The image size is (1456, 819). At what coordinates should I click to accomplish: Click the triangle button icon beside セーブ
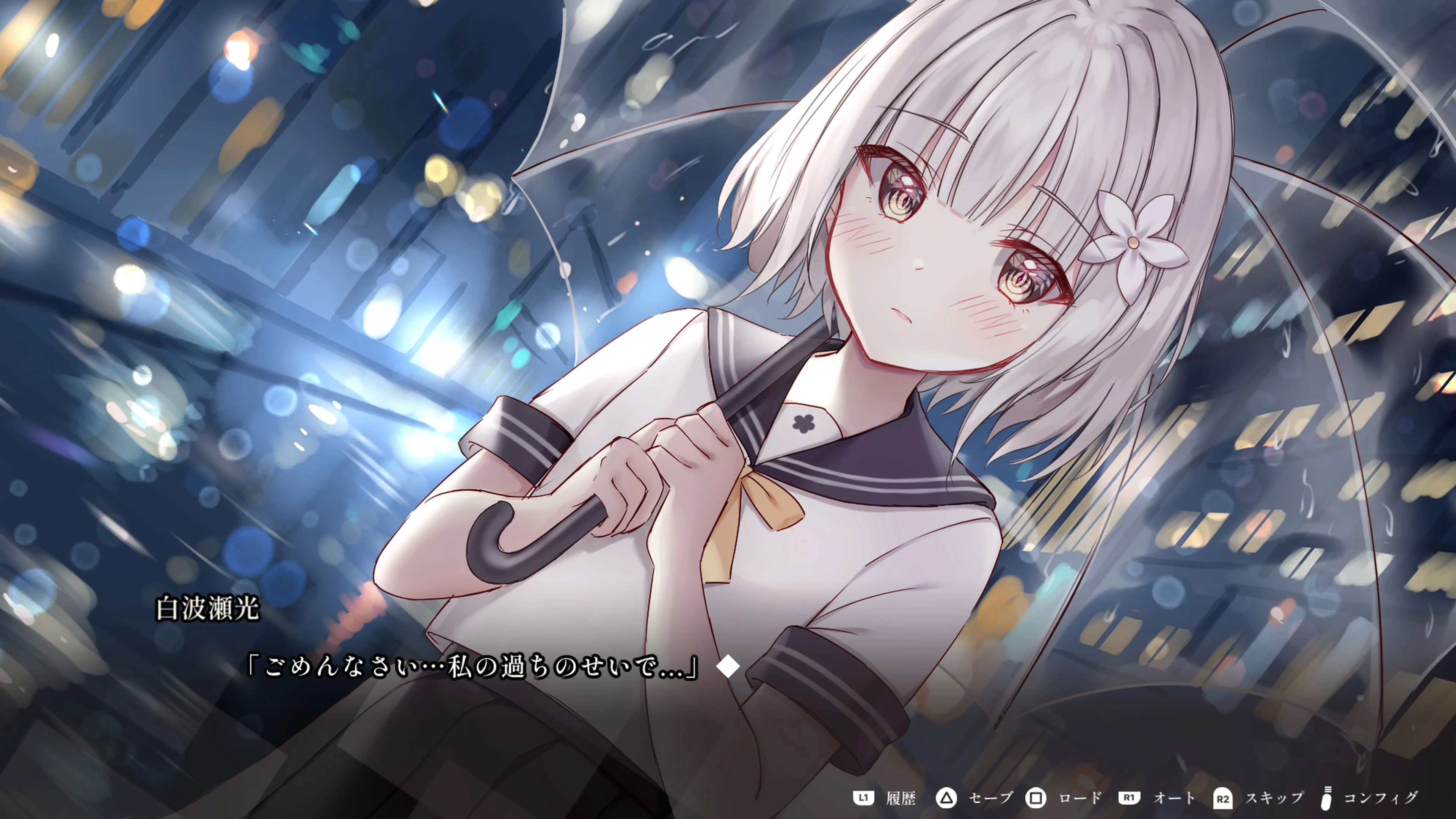click(947, 797)
